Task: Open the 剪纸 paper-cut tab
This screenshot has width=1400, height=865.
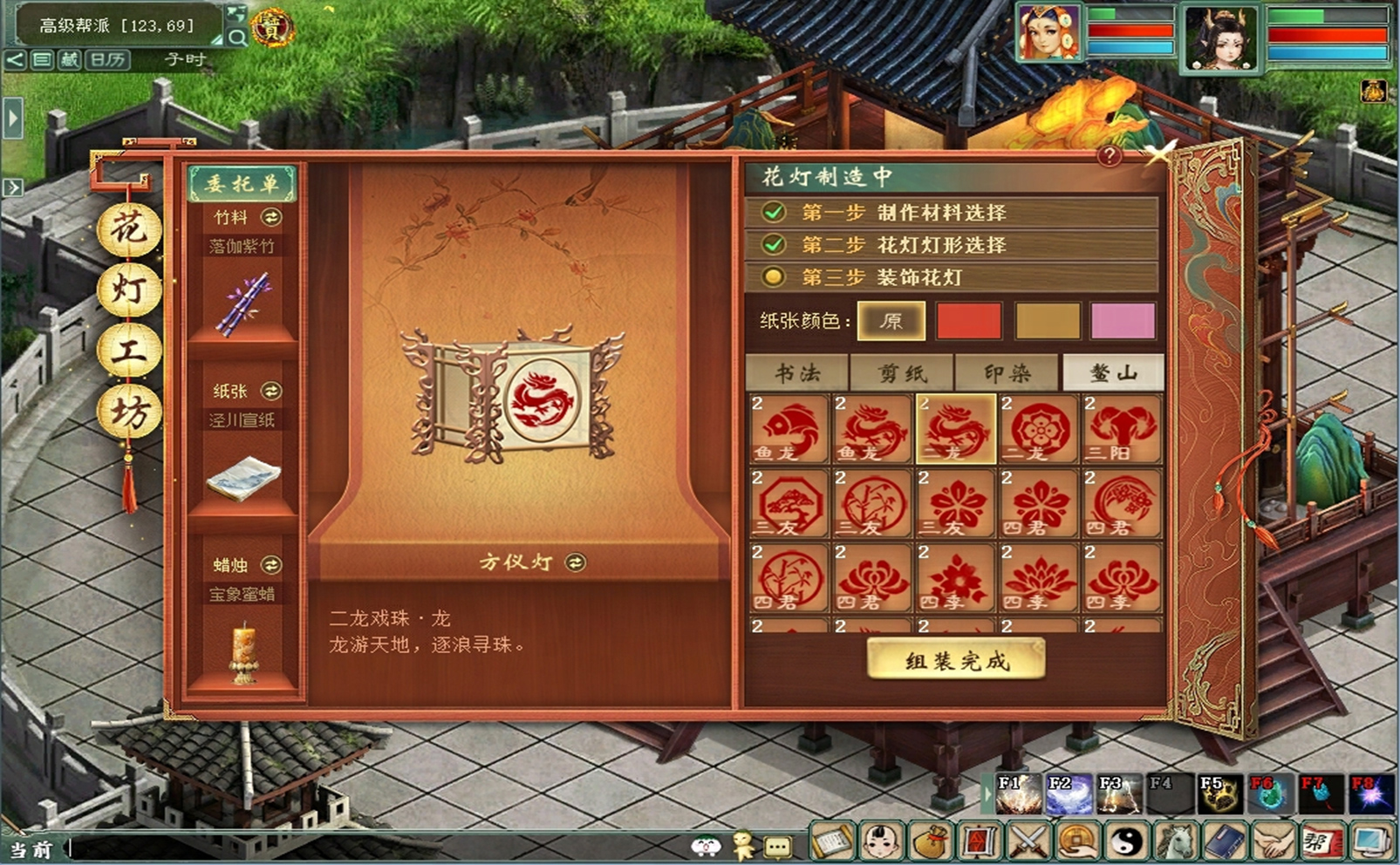Action: [x=902, y=373]
